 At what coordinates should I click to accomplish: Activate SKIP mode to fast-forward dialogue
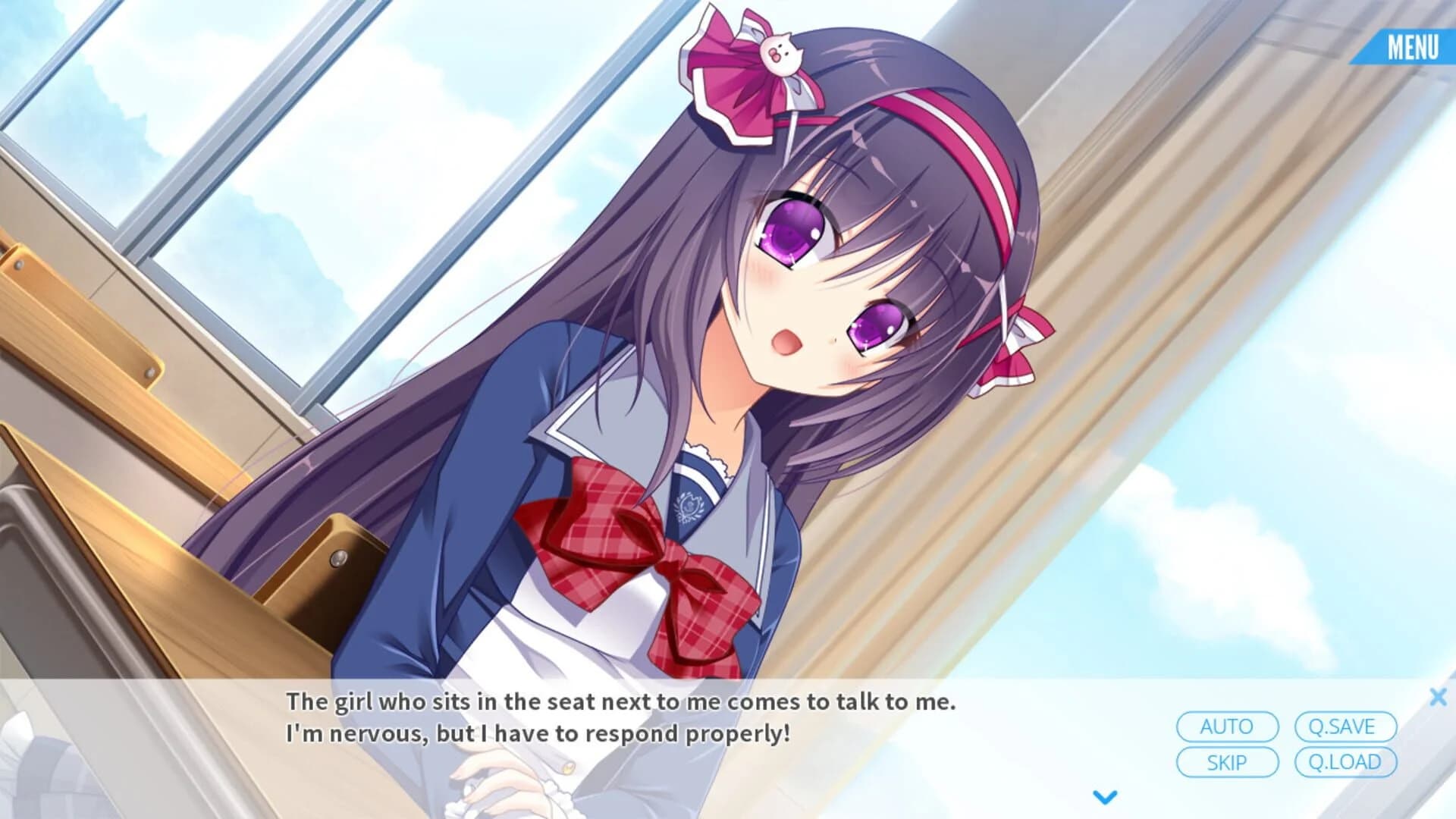[1227, 762]
